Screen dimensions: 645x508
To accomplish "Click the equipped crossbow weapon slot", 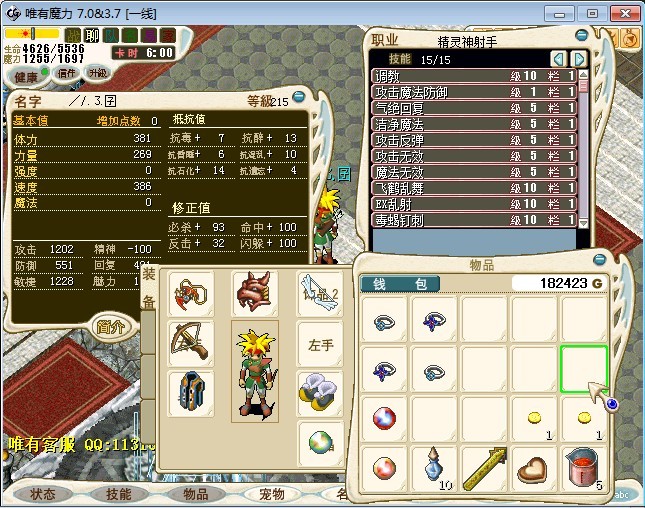I will coord(188,342).
